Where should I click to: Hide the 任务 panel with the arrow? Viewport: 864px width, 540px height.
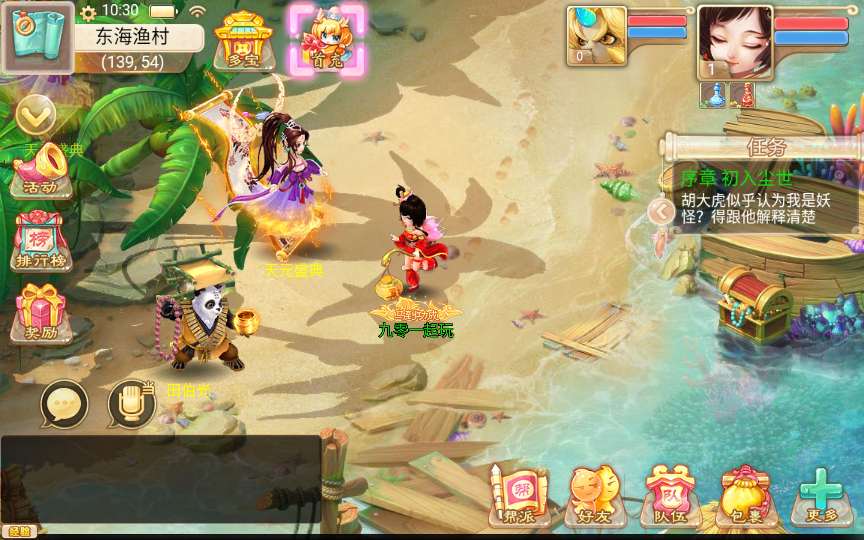pos(660,211)
